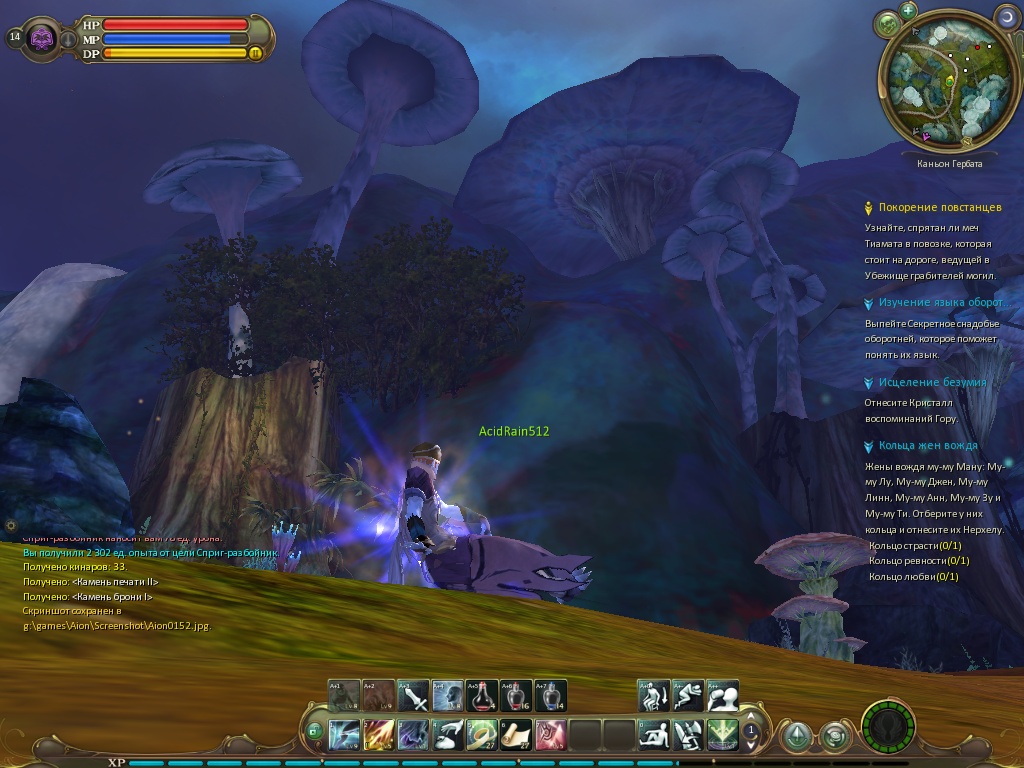Activate the blue slash skill in slot 1
Image resolution: width=1024 pixels, height=768 pixels.
345,734
